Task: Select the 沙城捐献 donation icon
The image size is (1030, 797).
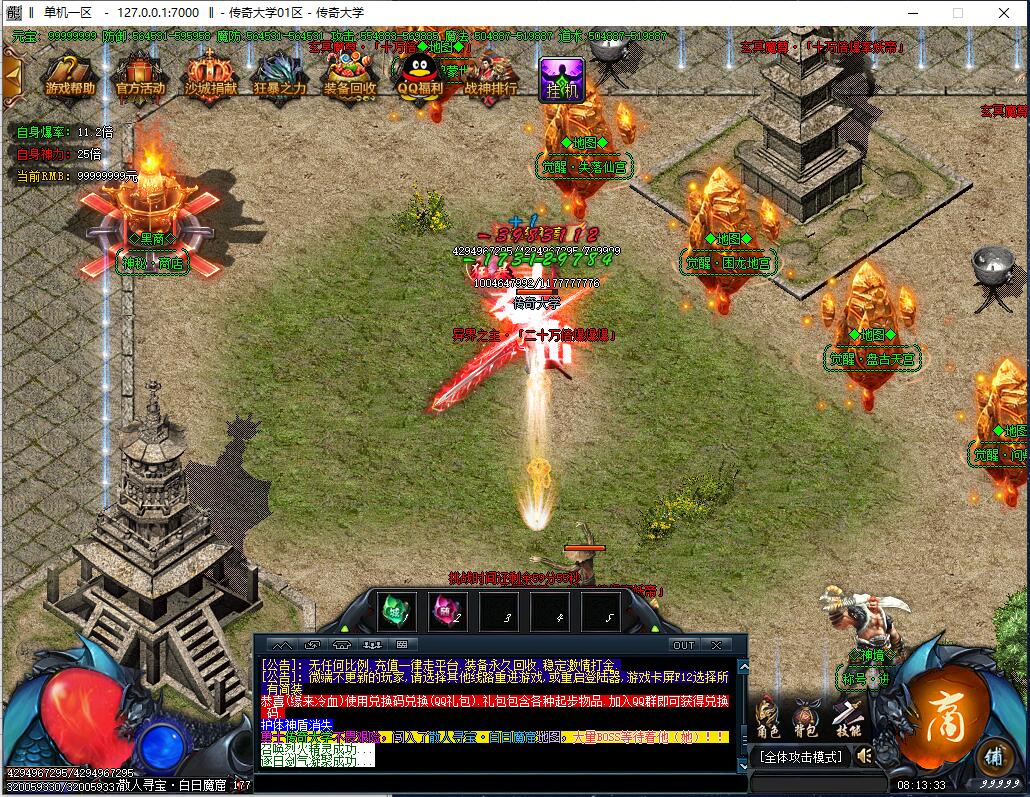Action: (210, 73)
